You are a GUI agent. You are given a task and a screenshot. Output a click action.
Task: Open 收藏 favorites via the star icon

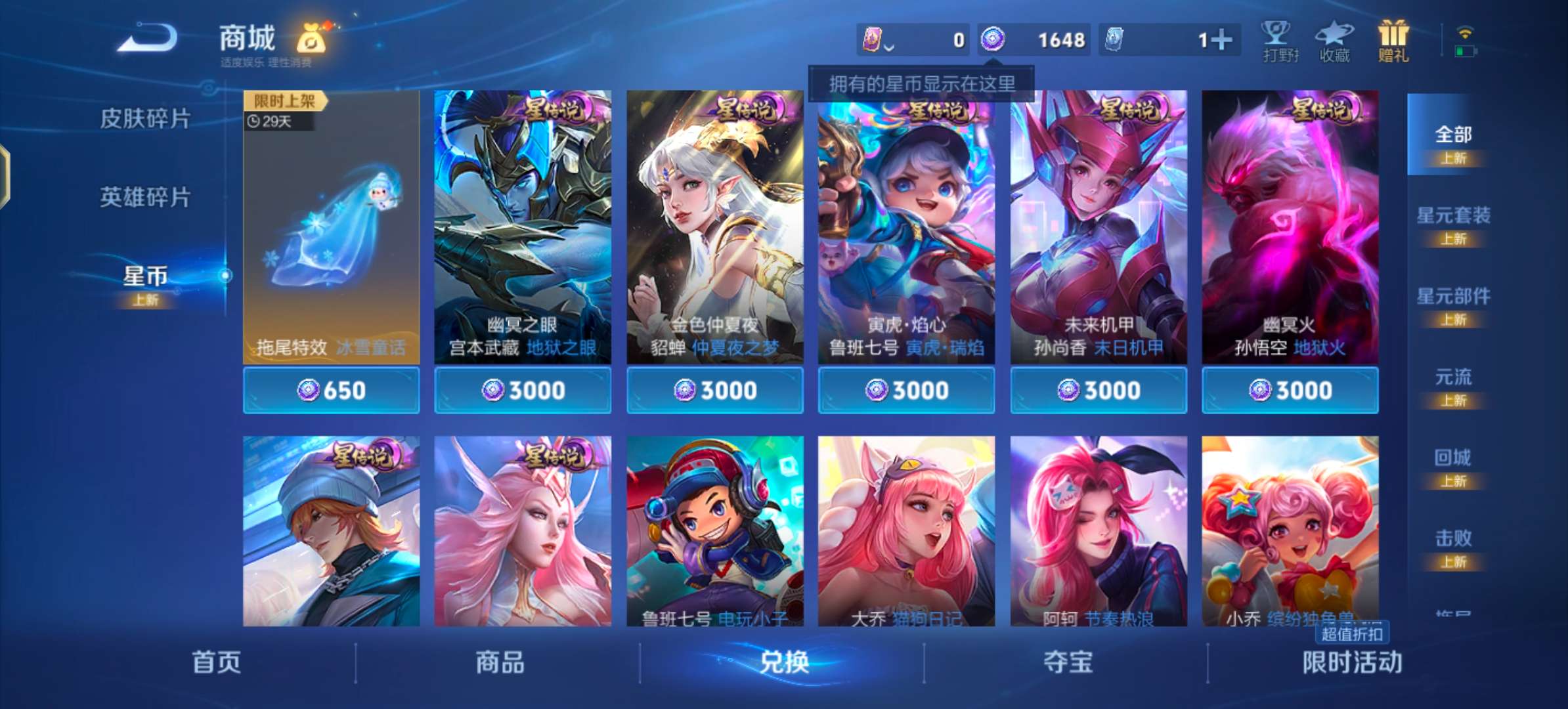1334,39
